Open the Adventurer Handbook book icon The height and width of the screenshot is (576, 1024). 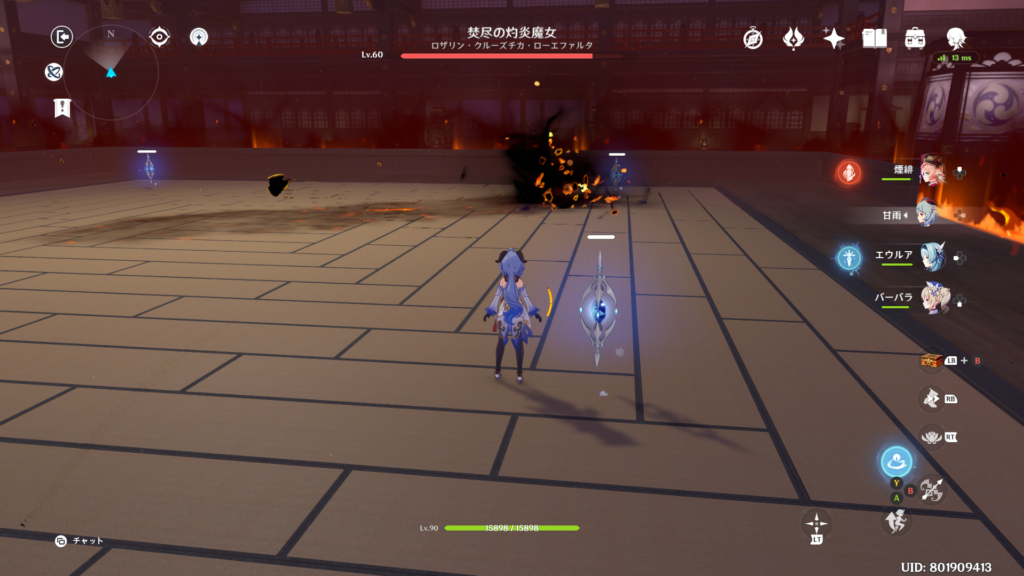(x=875, y=38)
